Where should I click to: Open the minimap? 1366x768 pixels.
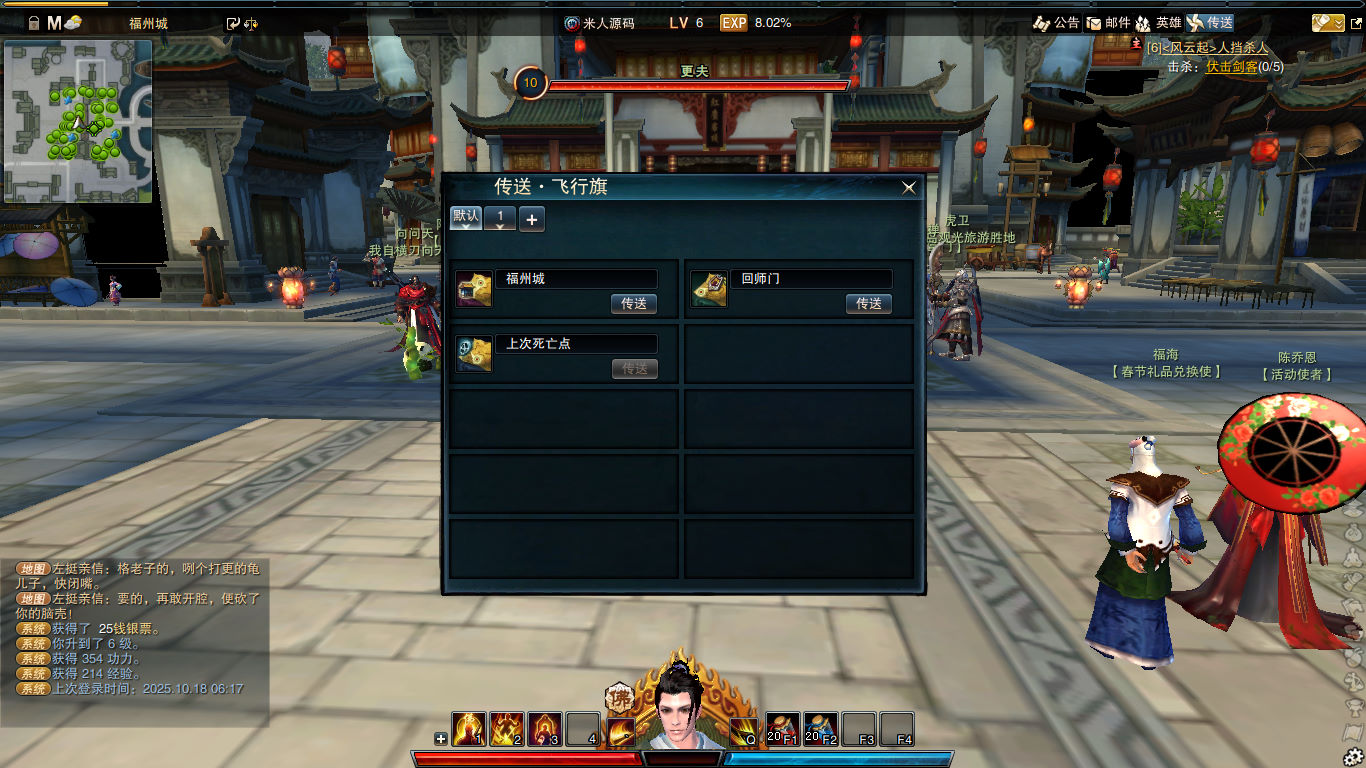coord(78,121)
